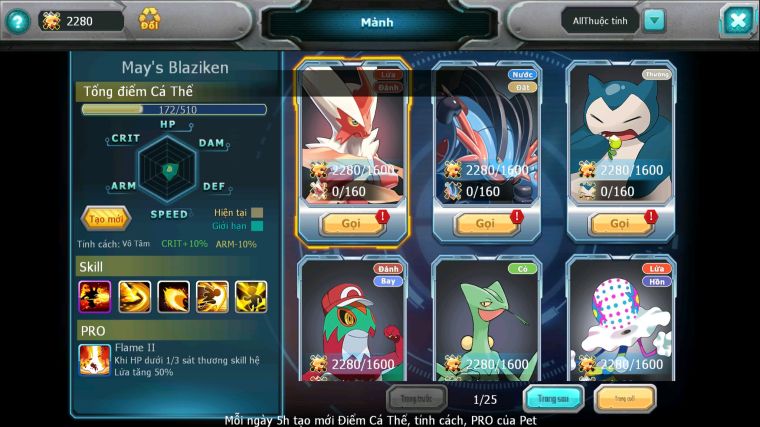Jump to last page with Trang cuối
The height and width of the screenshot is (427, 760).
[625, 399]
